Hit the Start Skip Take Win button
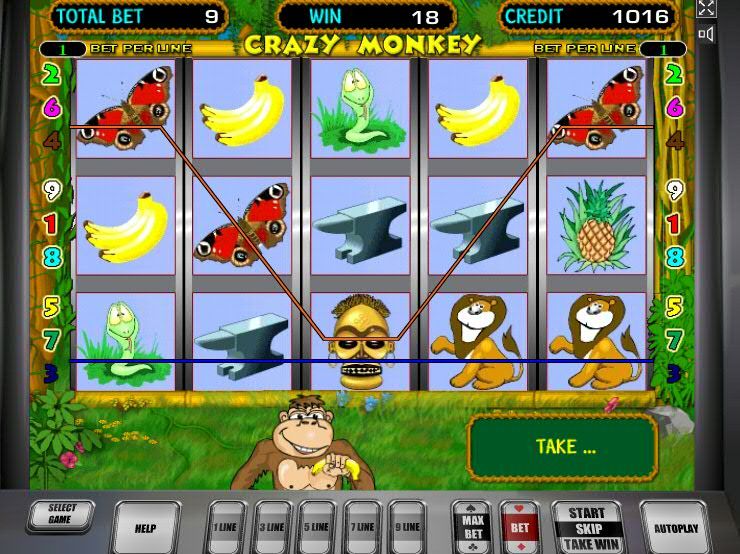This screenshot has width=740, height=554. click(586, 527)
